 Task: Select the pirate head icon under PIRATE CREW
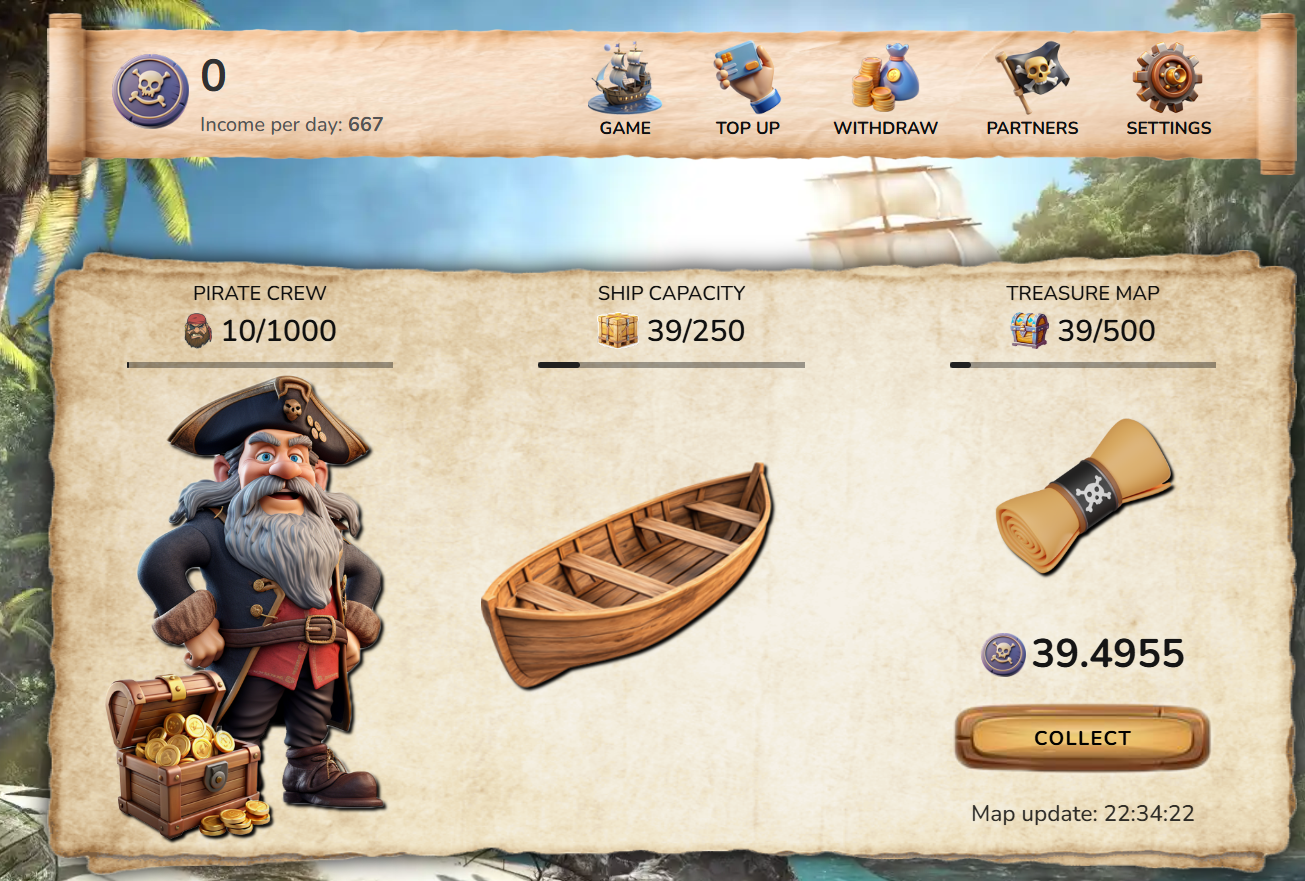[197, 330]
